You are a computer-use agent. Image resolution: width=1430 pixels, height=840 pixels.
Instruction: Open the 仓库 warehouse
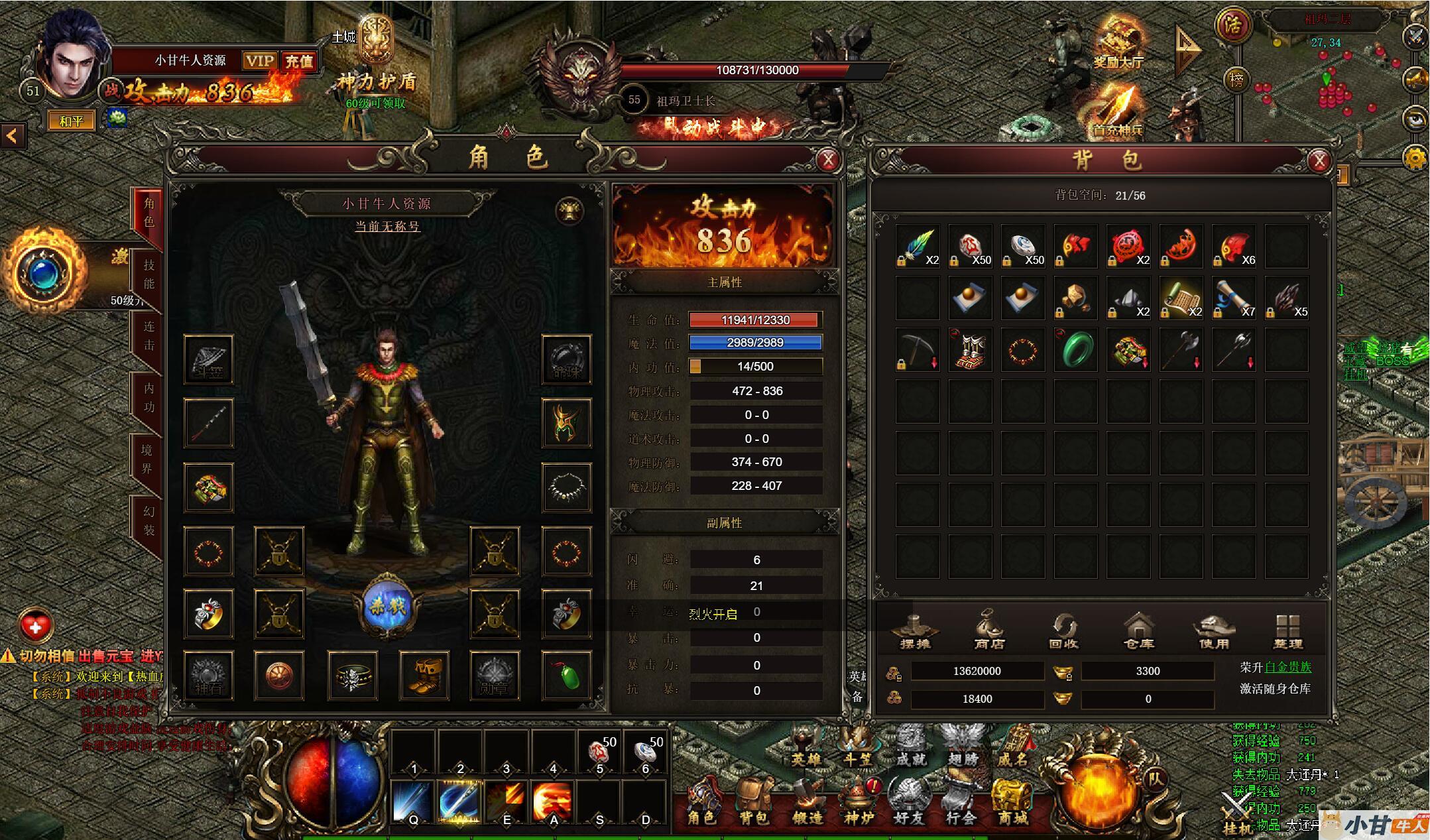click(1139, 632)
